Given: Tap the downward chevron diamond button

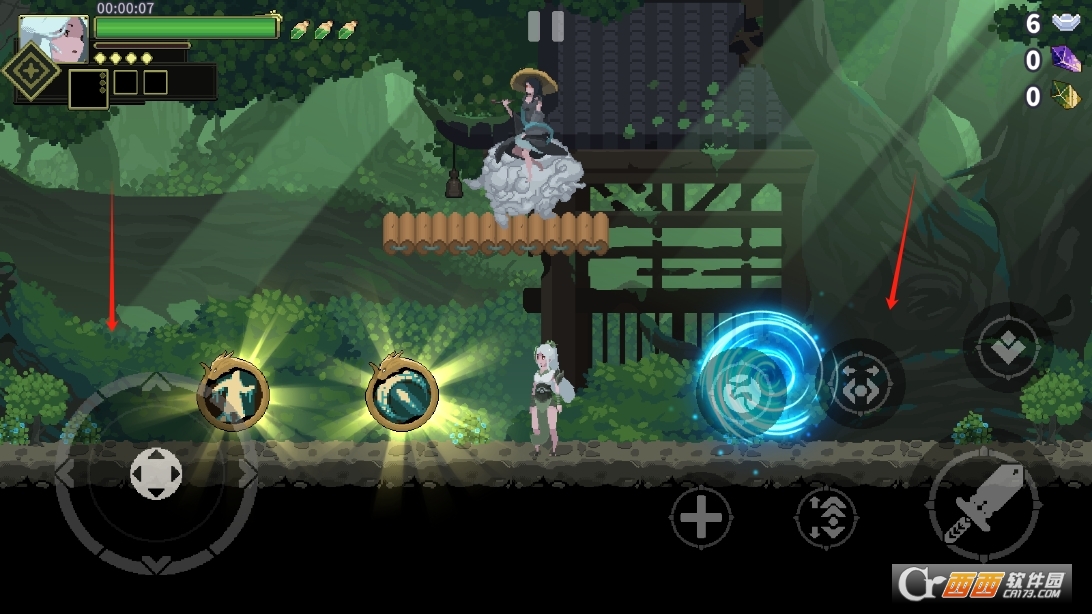Looking at the screenshot, I should 1007,347.
